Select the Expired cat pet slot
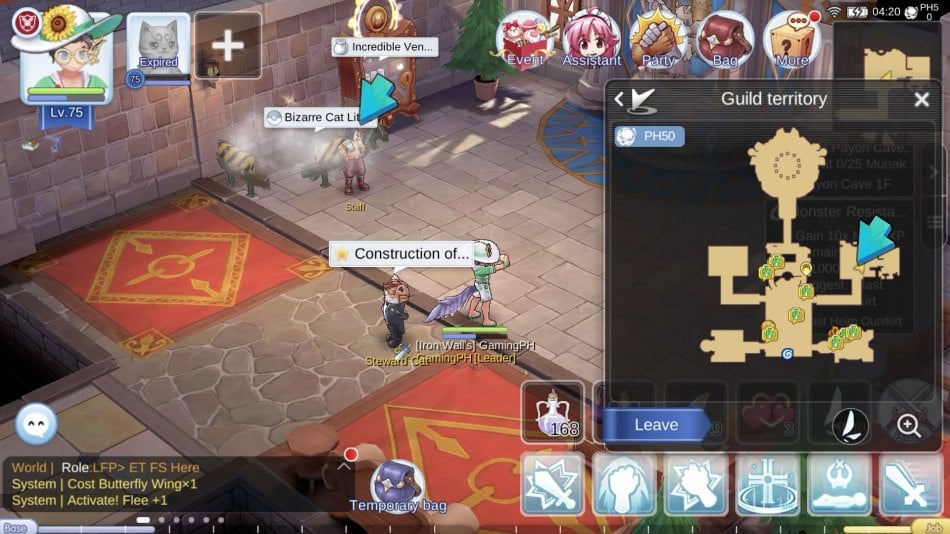The width and height of the screenshot is (950, 534). [x=158, y=45]
